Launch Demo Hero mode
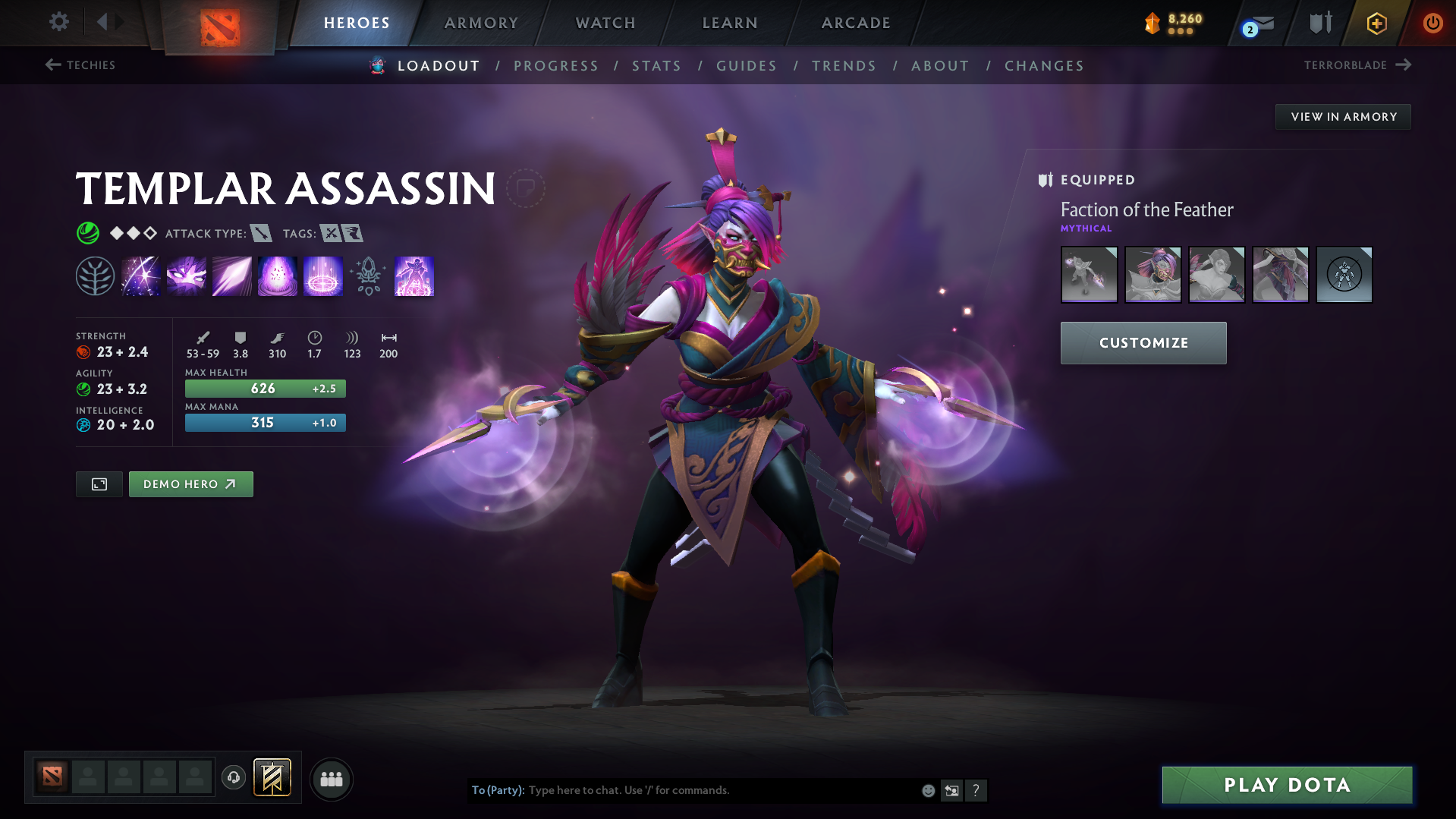The image size is (1456, 819). pyautogui.click(x=190, y=484)
